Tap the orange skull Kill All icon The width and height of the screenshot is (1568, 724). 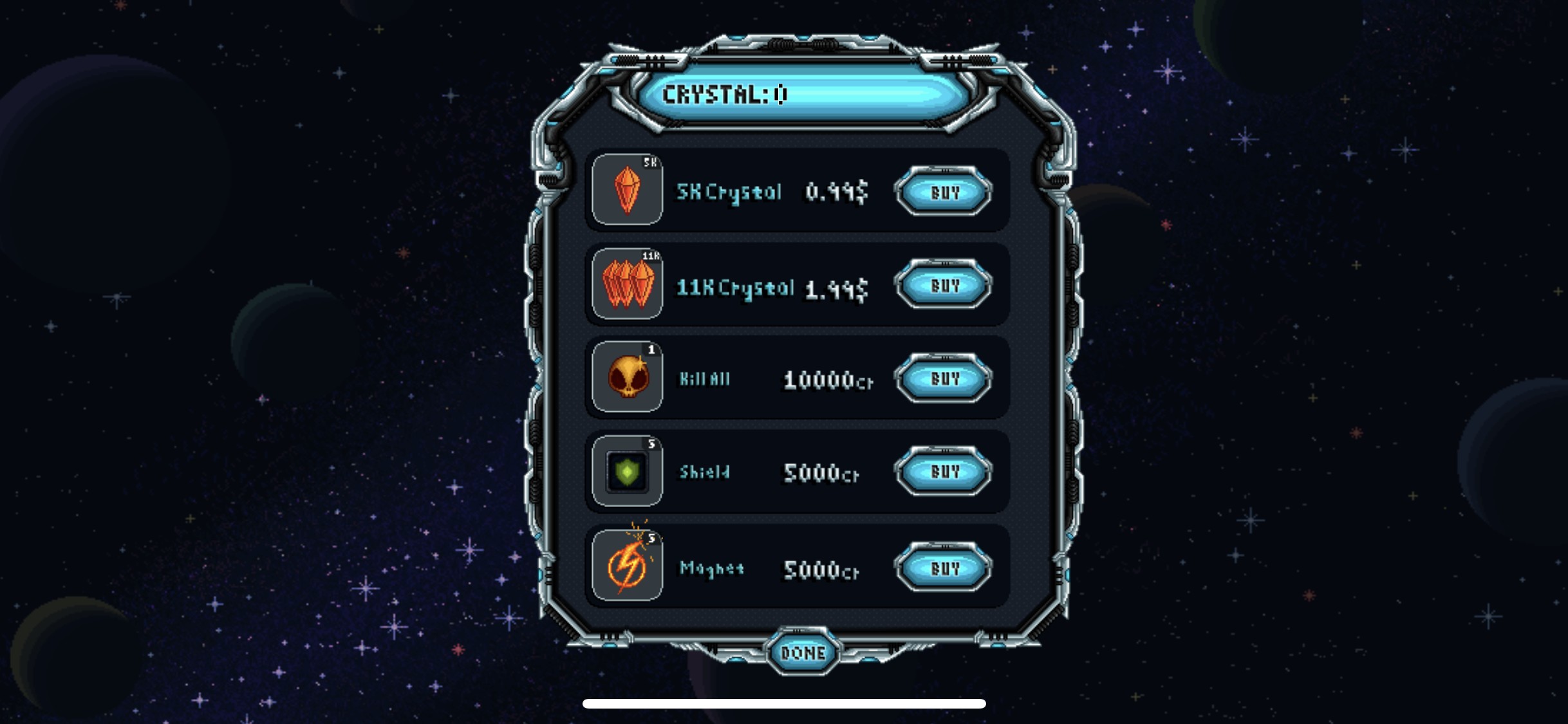627,377
